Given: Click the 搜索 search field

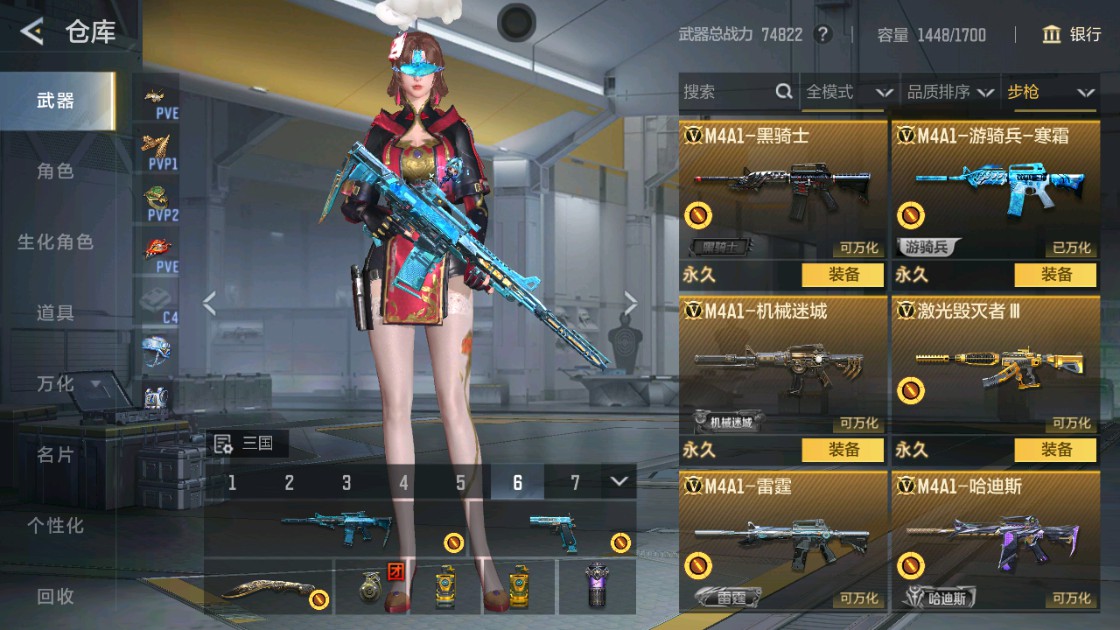Looking at the screenshot, I should point(728,93).
